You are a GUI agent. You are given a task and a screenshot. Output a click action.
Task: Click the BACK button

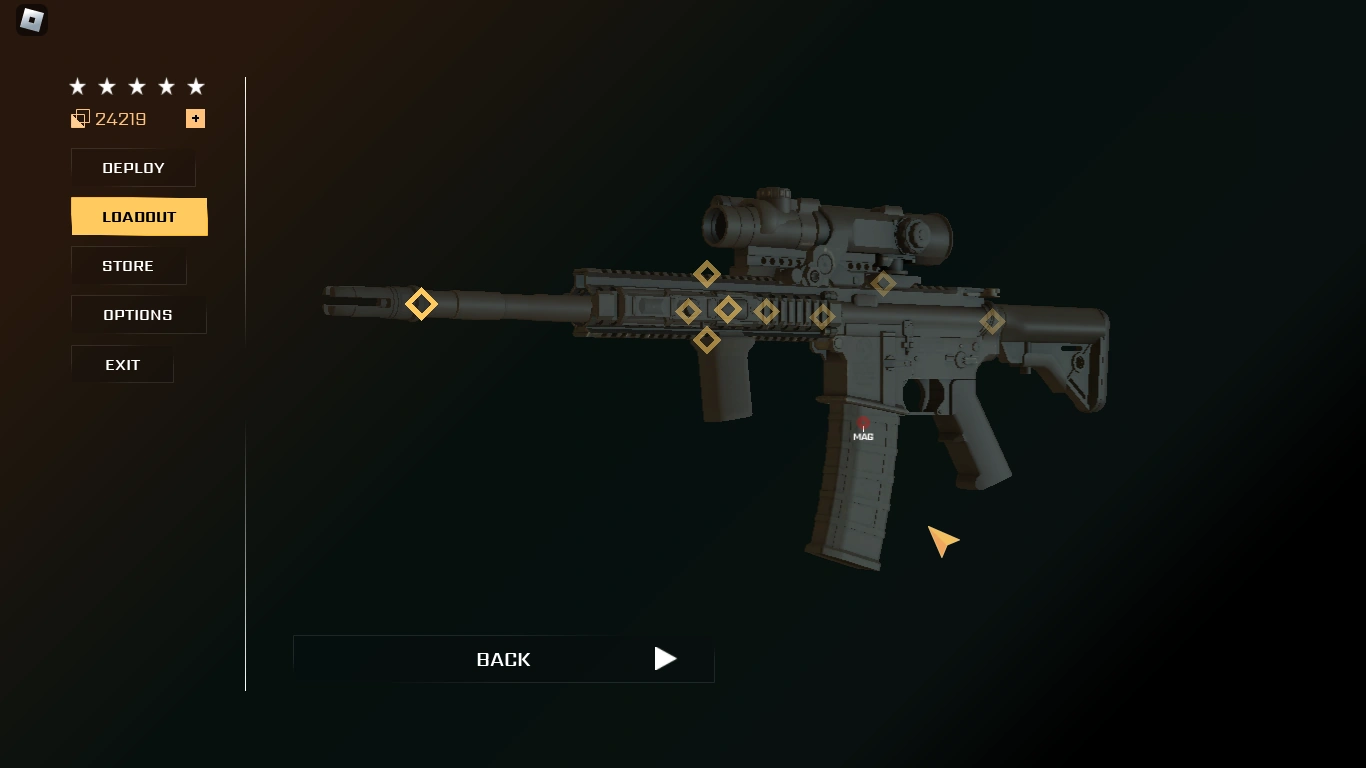(x=503, y=659)
